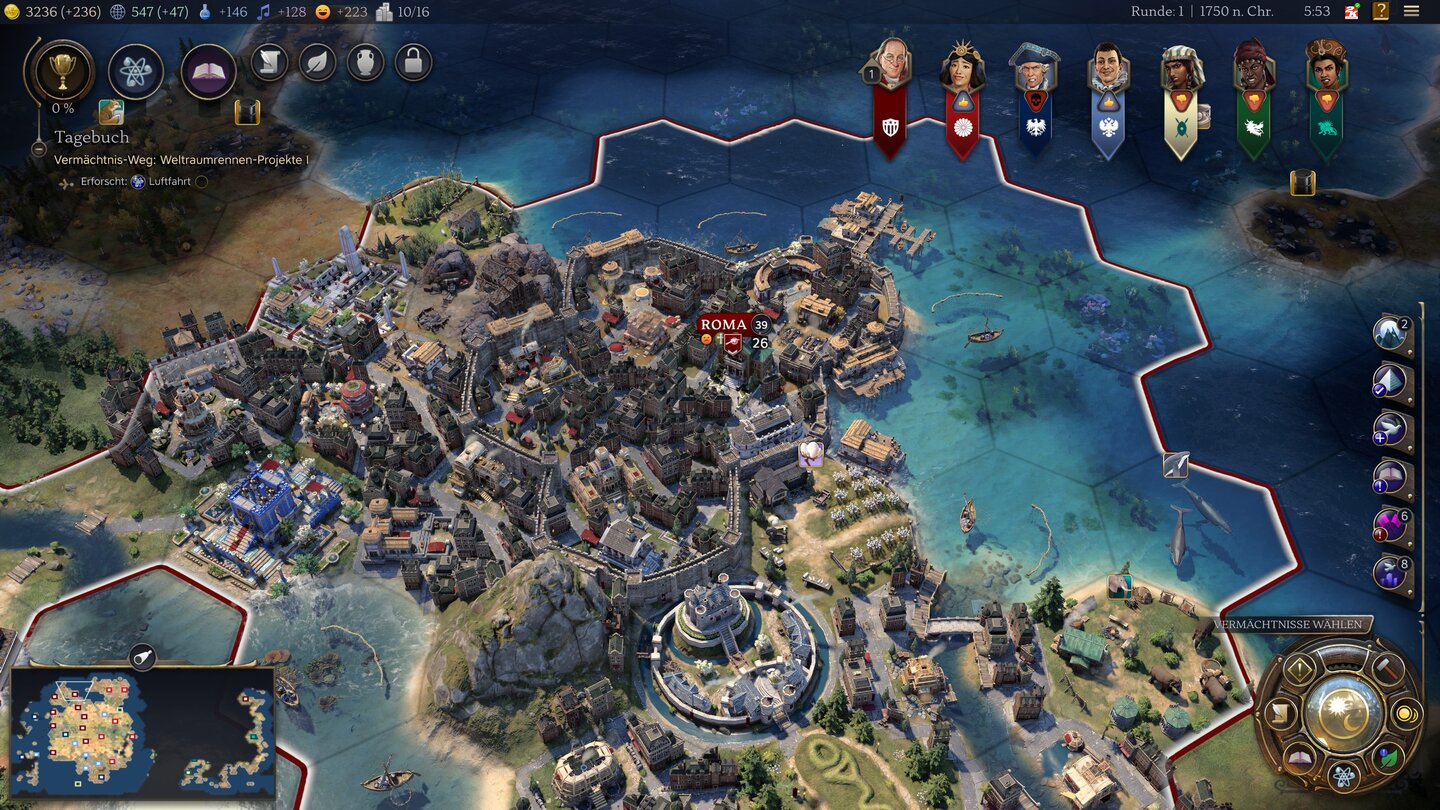The image size is (1440, 810).
Task: Open the white dove notification
Action: (1389, 430)
